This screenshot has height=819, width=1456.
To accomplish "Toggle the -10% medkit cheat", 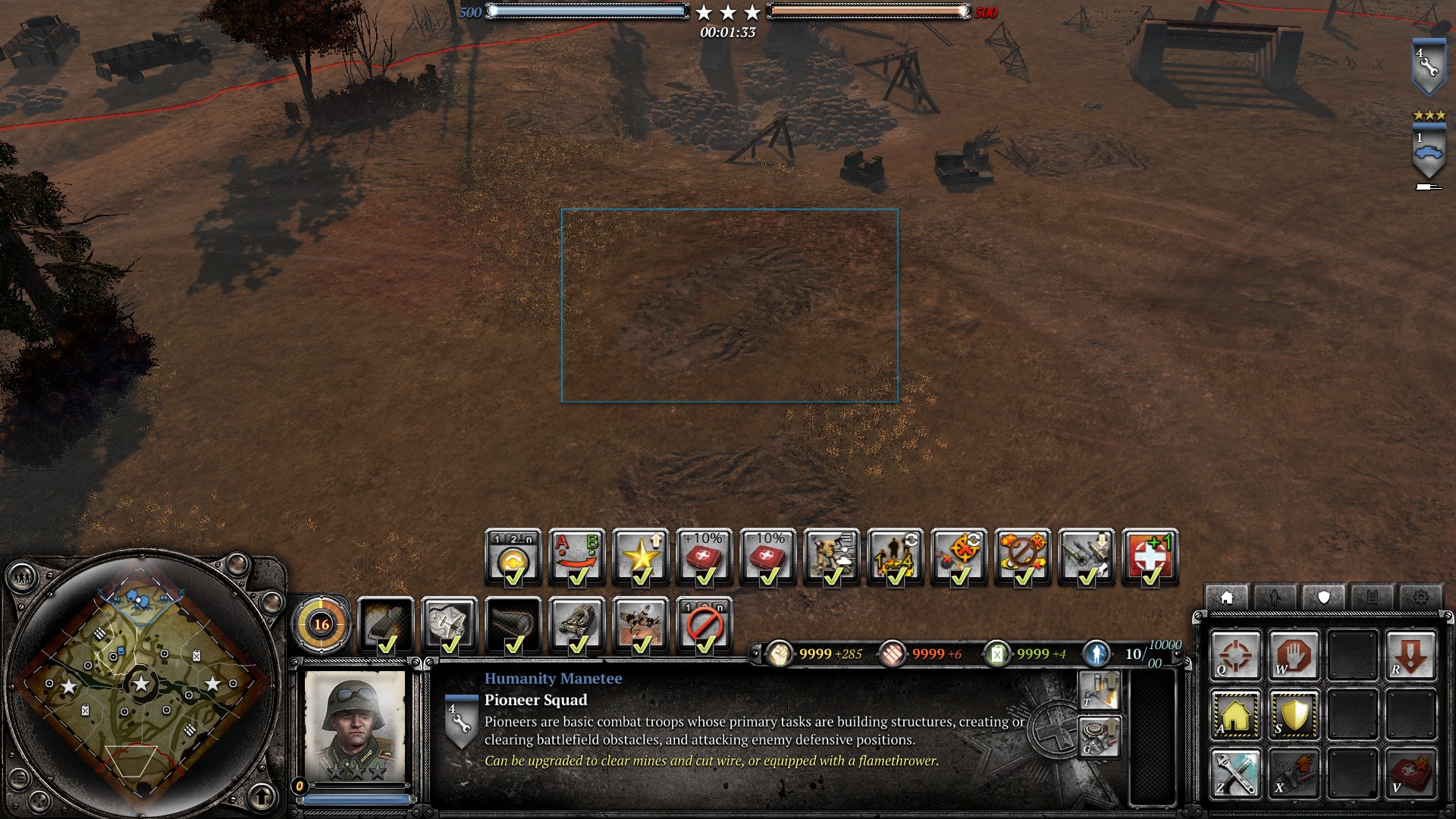I will (768, 557).
